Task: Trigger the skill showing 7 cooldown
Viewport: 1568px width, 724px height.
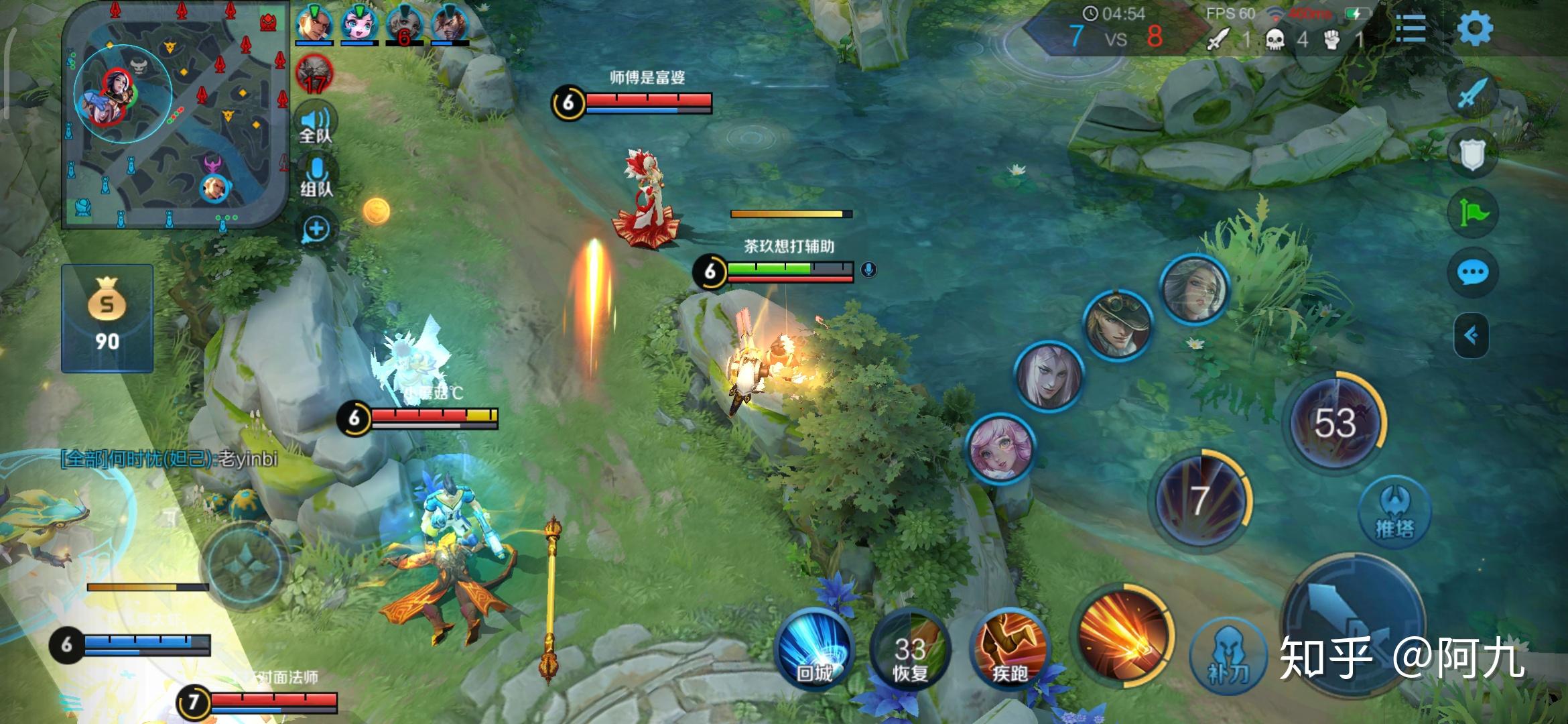Action: [1201, 501]
